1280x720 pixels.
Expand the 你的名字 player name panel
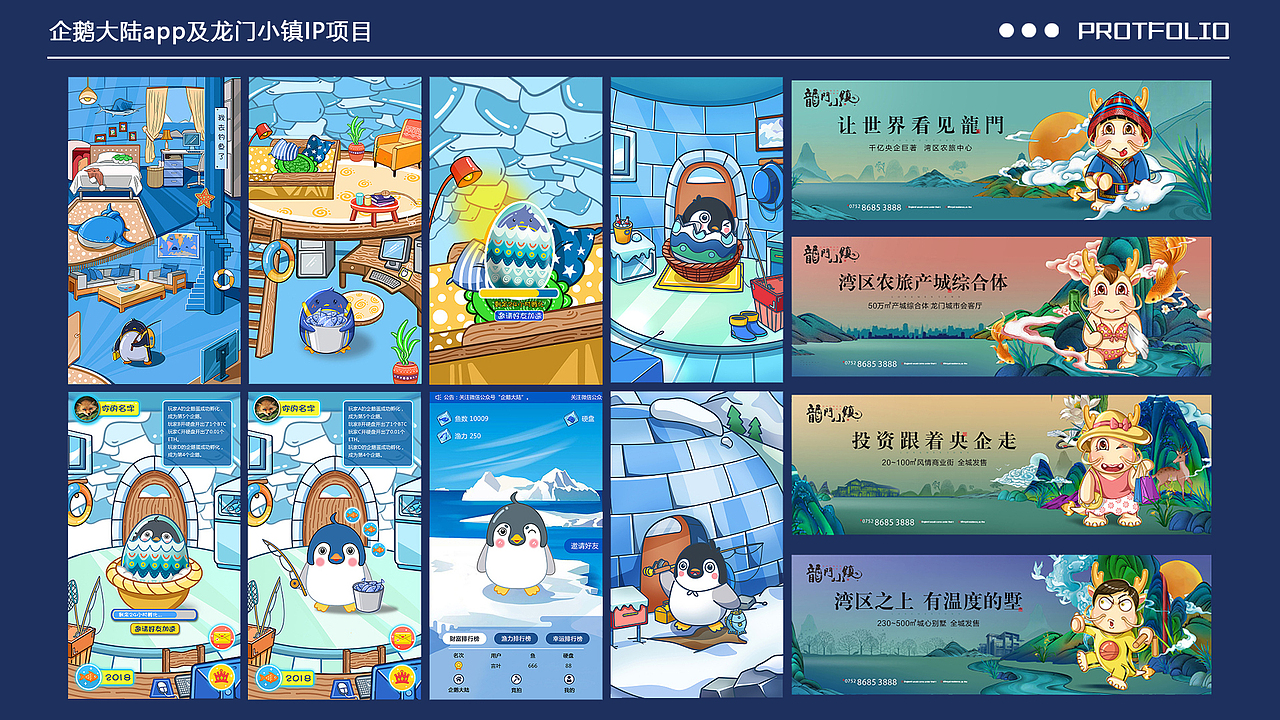pyautogui.click(x=121, y=408)
